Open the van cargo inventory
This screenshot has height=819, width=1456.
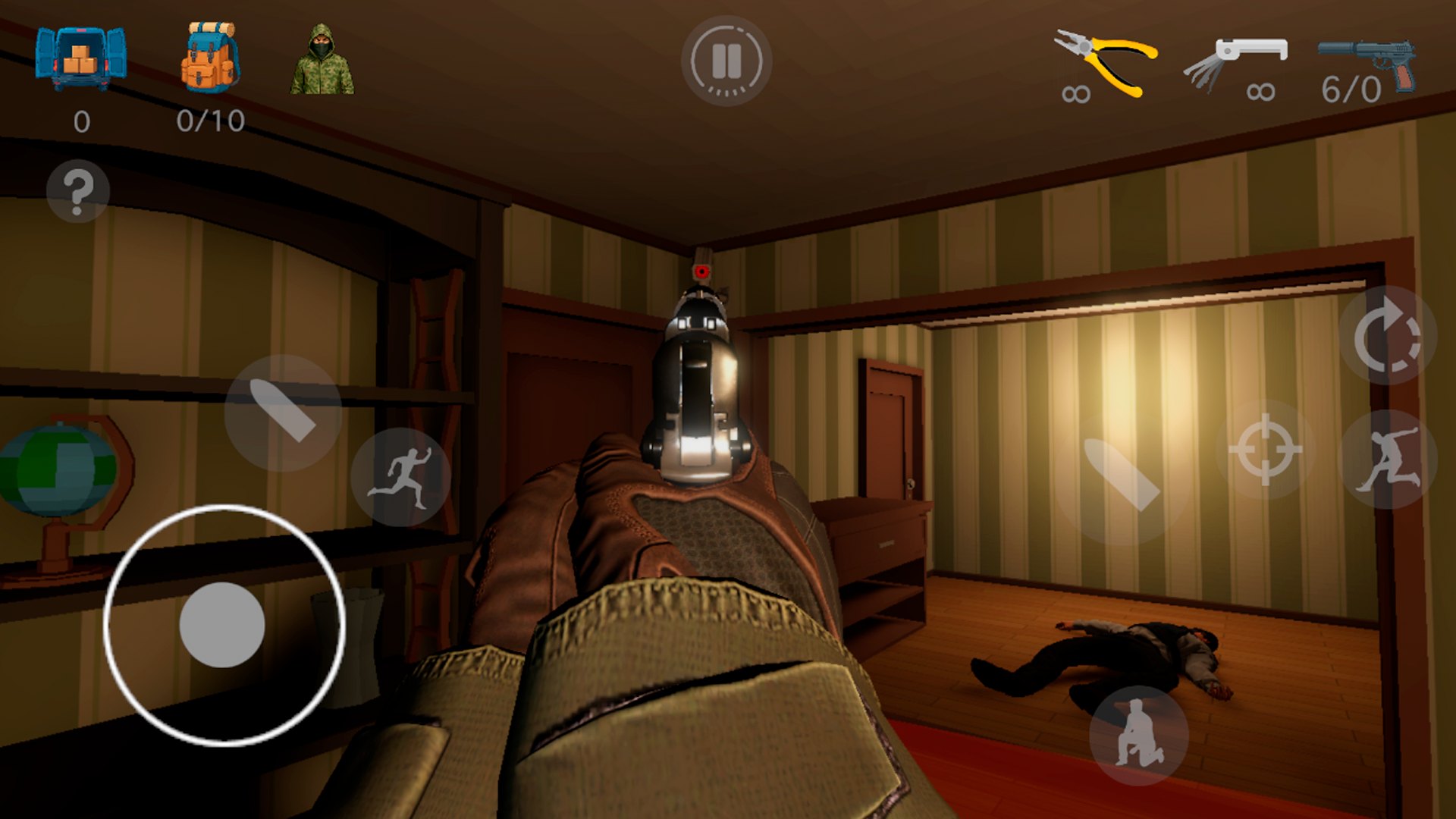pos(80,57)
